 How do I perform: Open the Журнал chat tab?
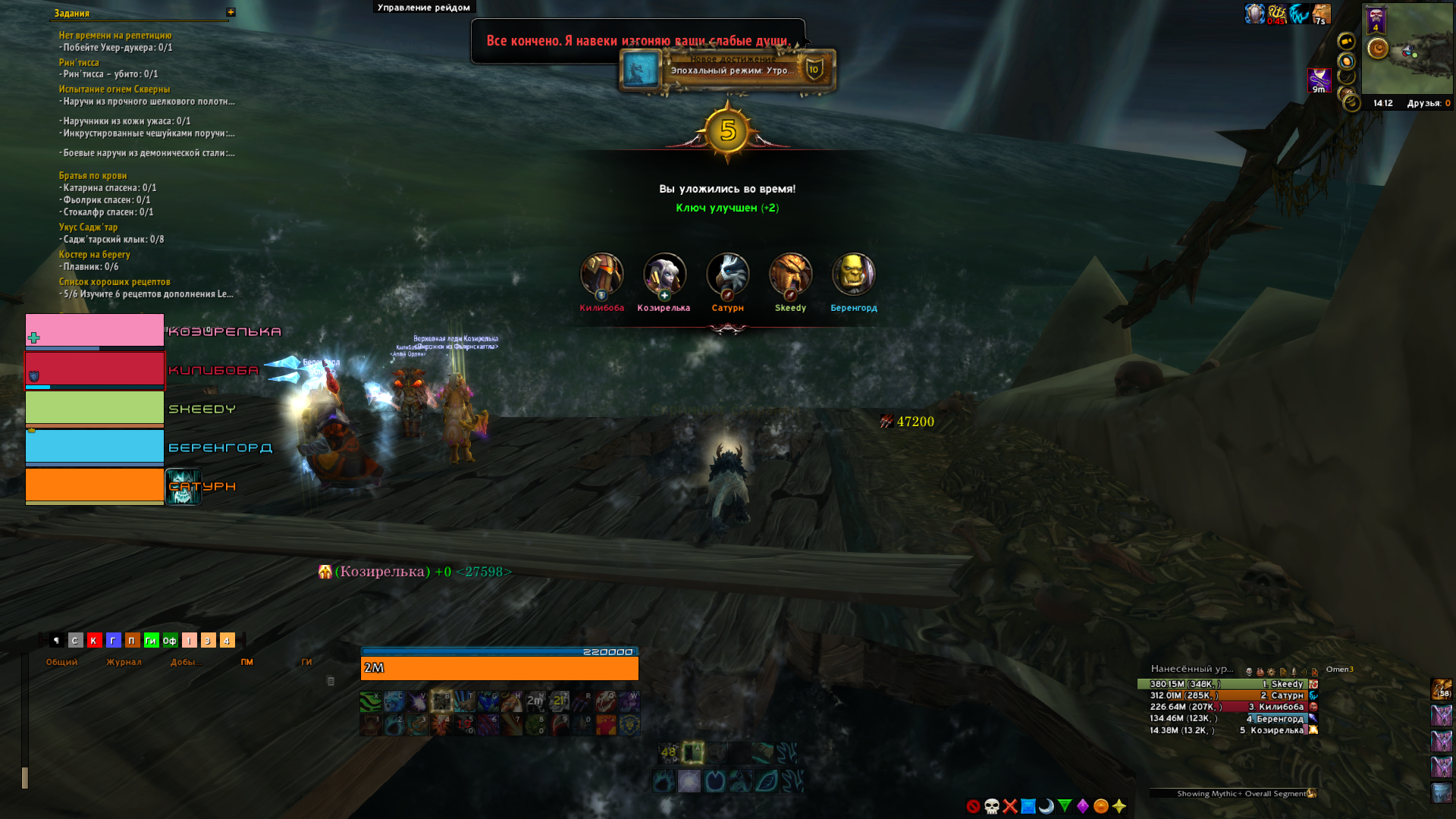(124, 662)
